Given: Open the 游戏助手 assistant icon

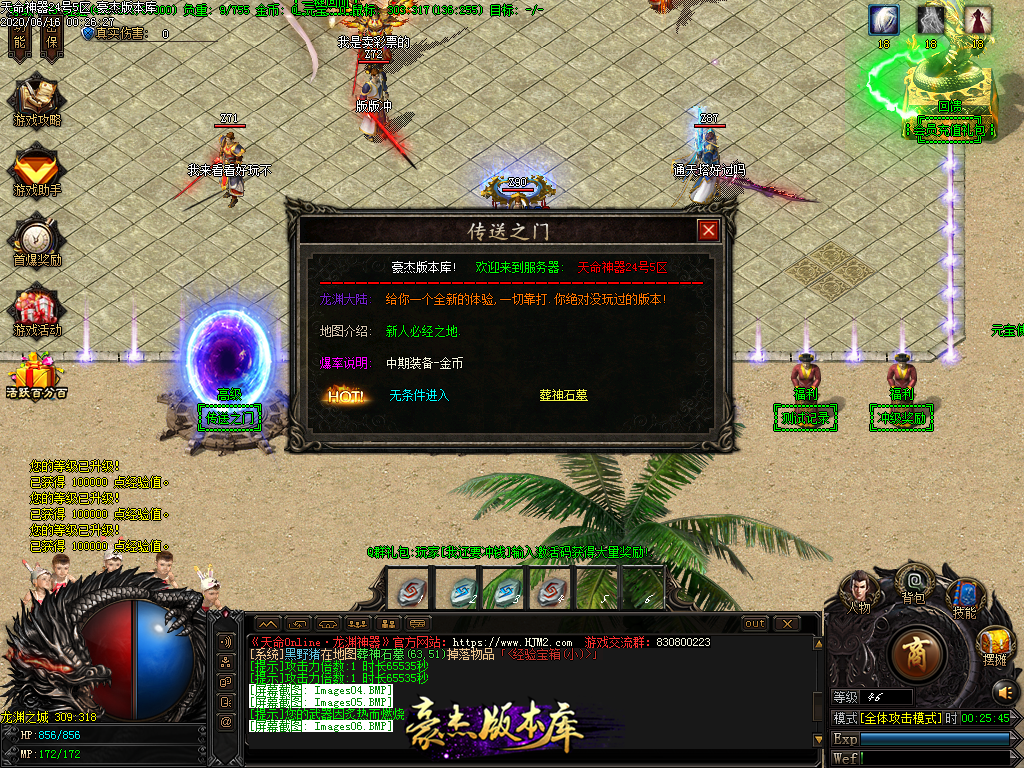Looking at the screenshot, I should click(x=37, y=171).
